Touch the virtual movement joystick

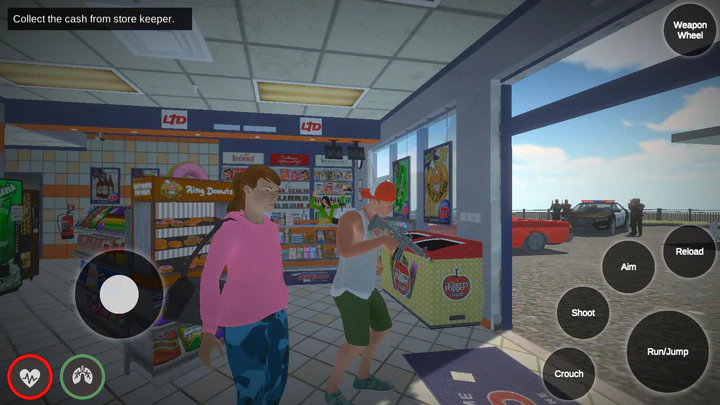point(120,294)
